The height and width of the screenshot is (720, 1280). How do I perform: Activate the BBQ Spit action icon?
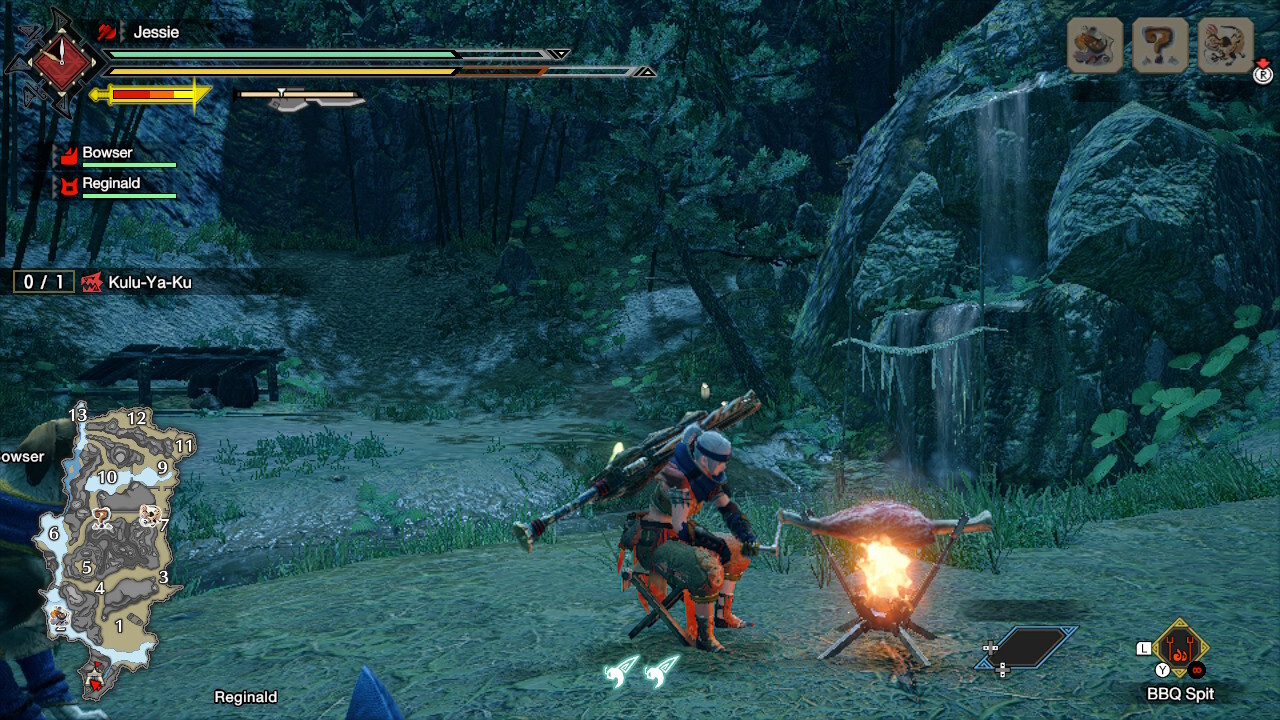tap(1180, 650)
